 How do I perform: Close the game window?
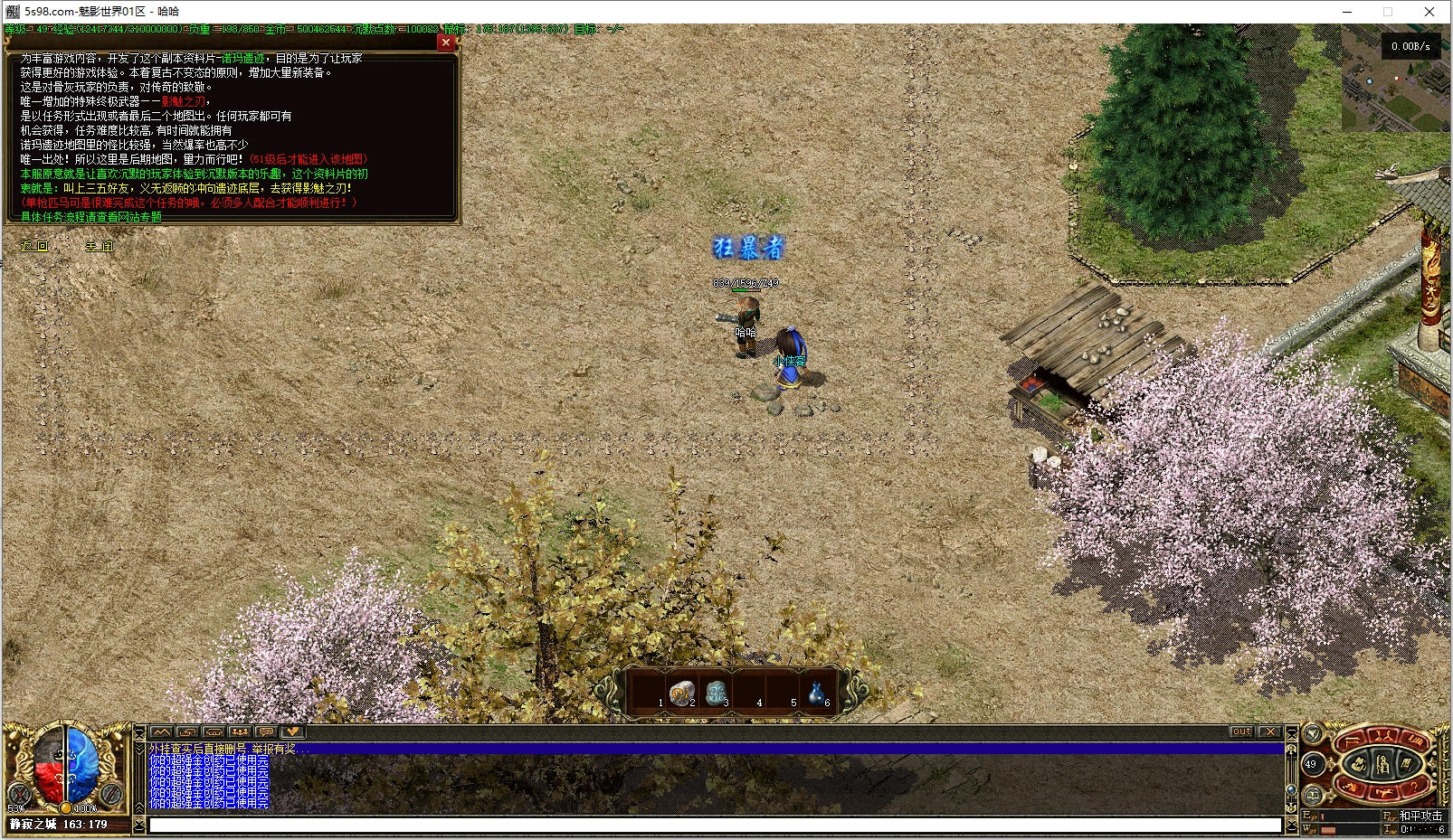tap(1429, 12)
